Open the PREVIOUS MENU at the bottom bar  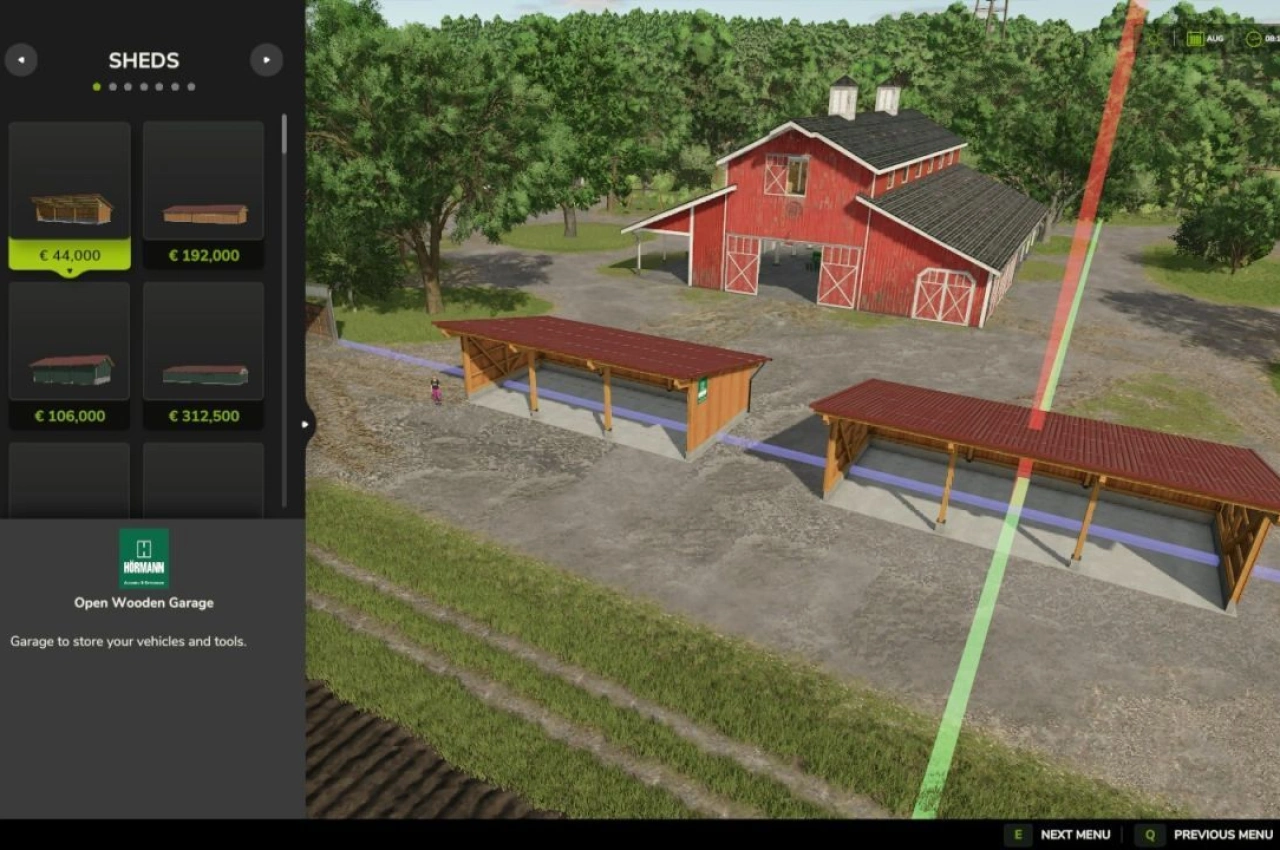[x=1222, y=834]
